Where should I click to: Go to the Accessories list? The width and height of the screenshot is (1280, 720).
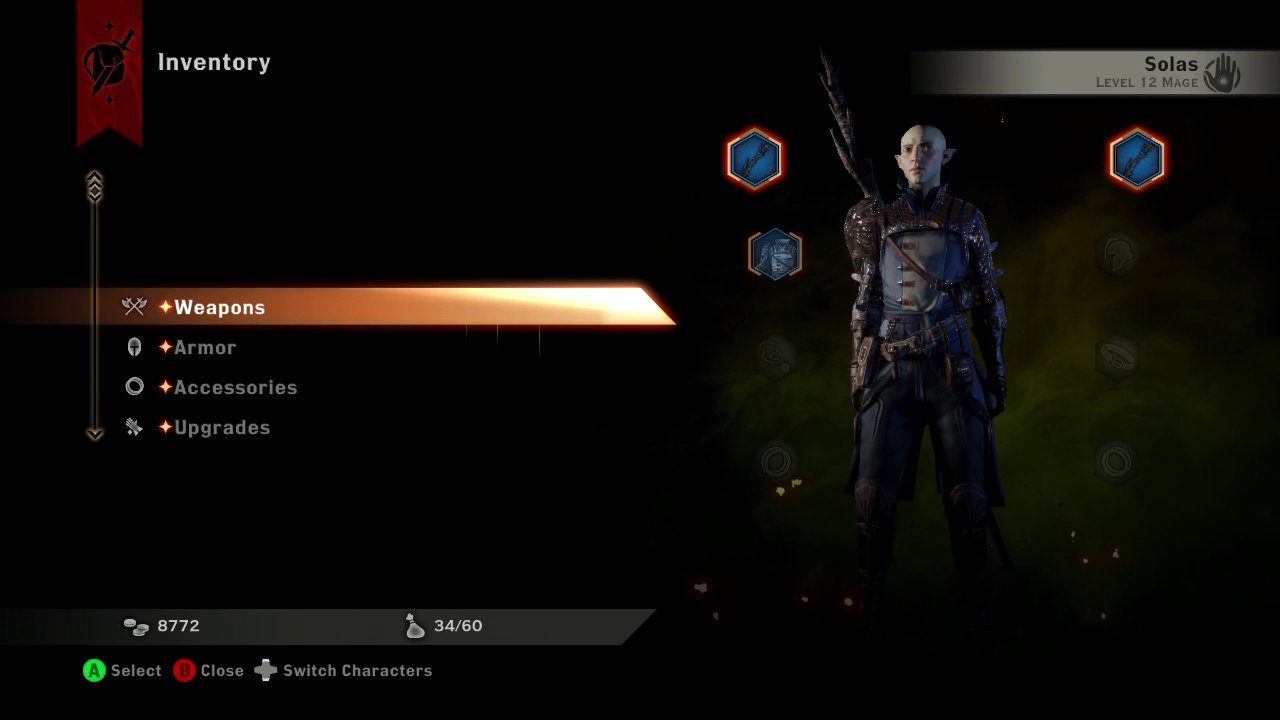click(235, 387)
